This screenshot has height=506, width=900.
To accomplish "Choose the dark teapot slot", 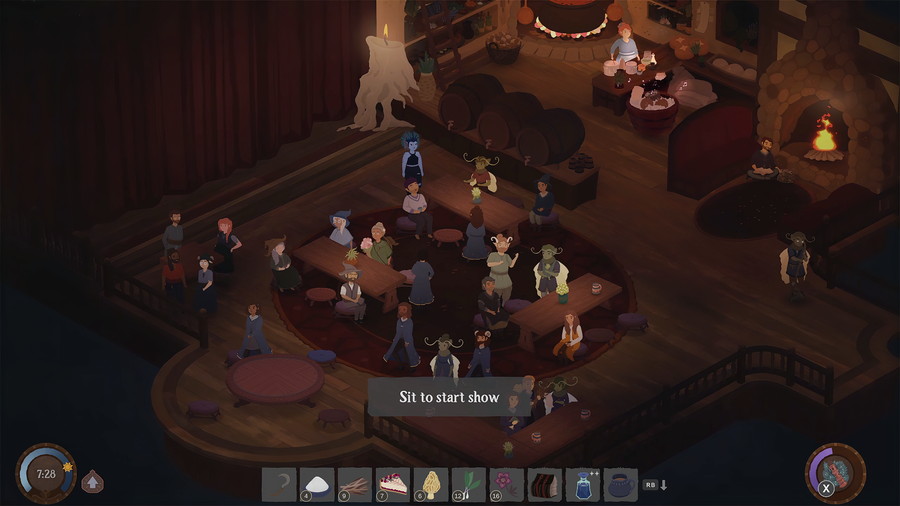I will pyautogui.click(x=621, y=484).
